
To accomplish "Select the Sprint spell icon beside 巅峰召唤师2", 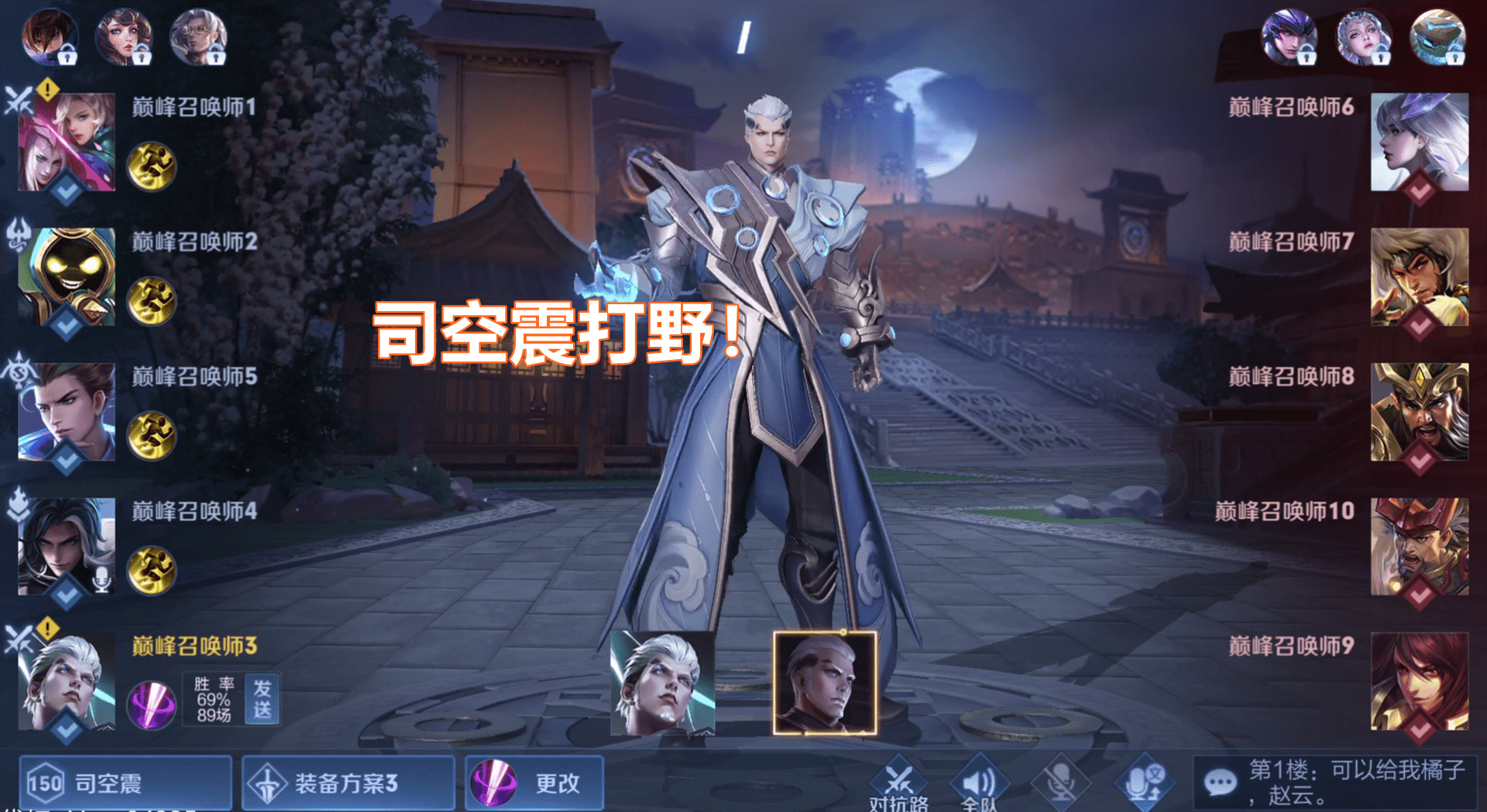I will [x=152, y=302].
